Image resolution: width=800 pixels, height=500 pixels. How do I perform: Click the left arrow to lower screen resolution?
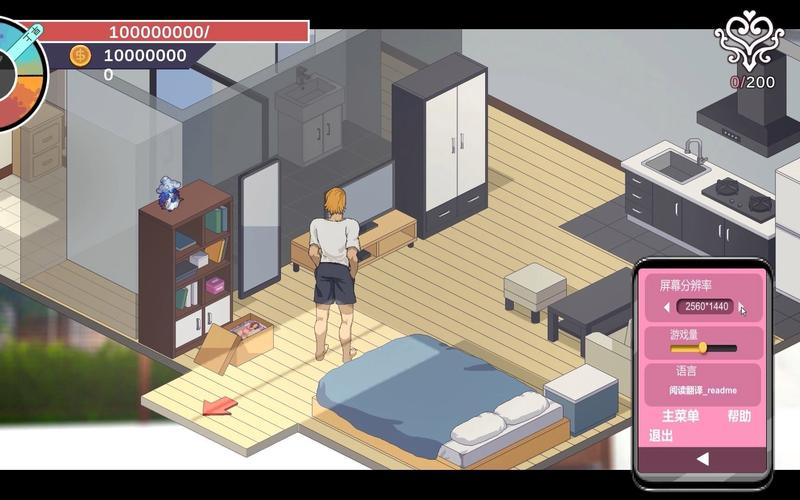pos(667,307)
